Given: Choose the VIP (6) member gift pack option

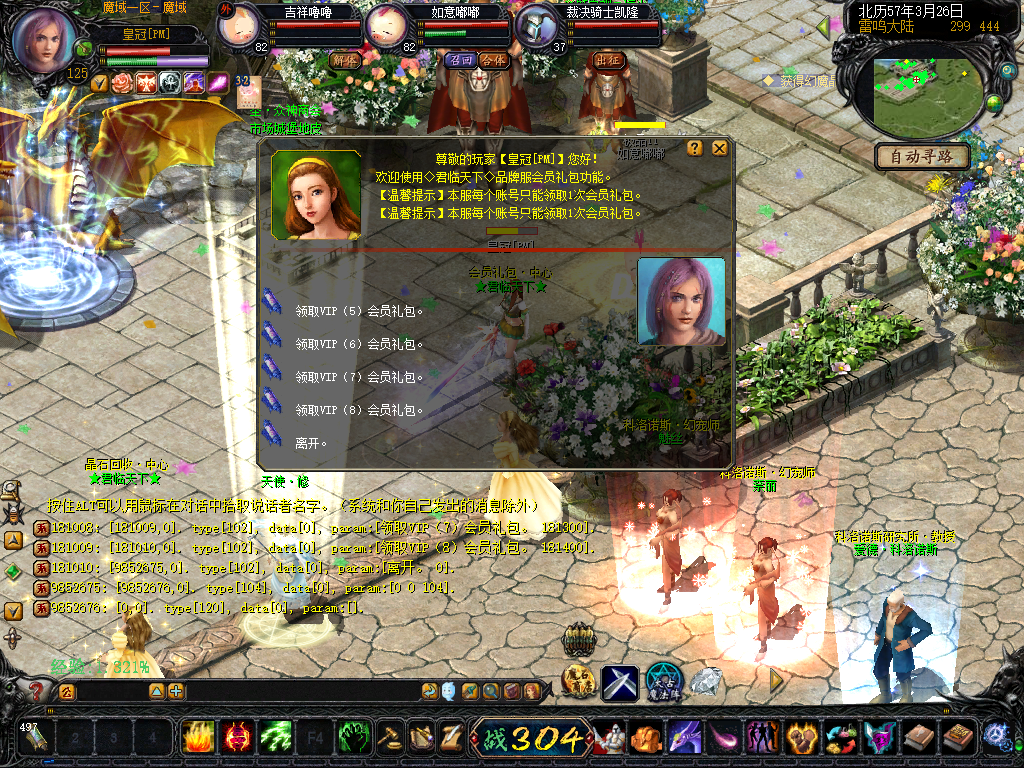Looking at the screenshot, I should click(x=359, y=344).
